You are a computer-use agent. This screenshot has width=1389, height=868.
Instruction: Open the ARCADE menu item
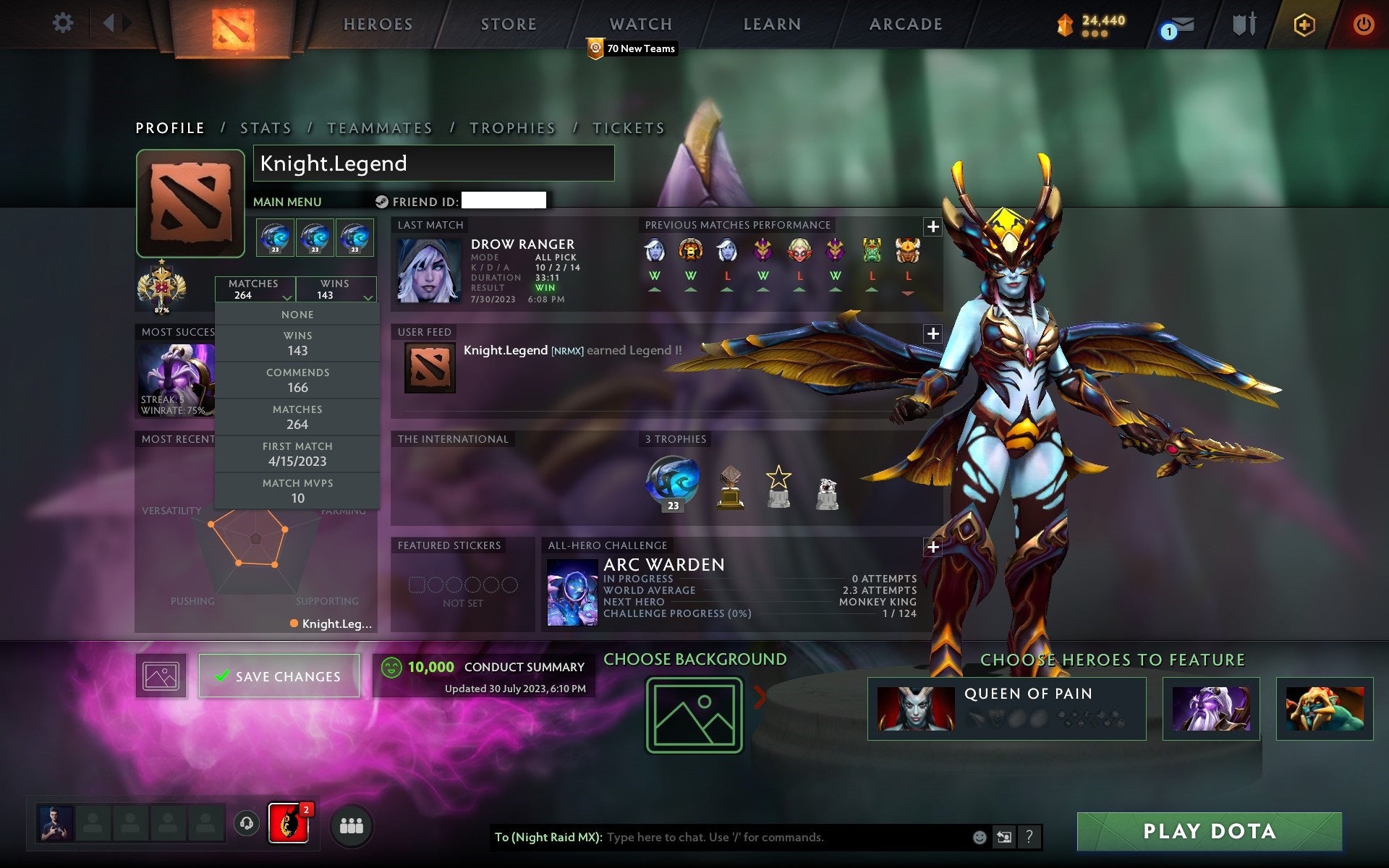905,24
